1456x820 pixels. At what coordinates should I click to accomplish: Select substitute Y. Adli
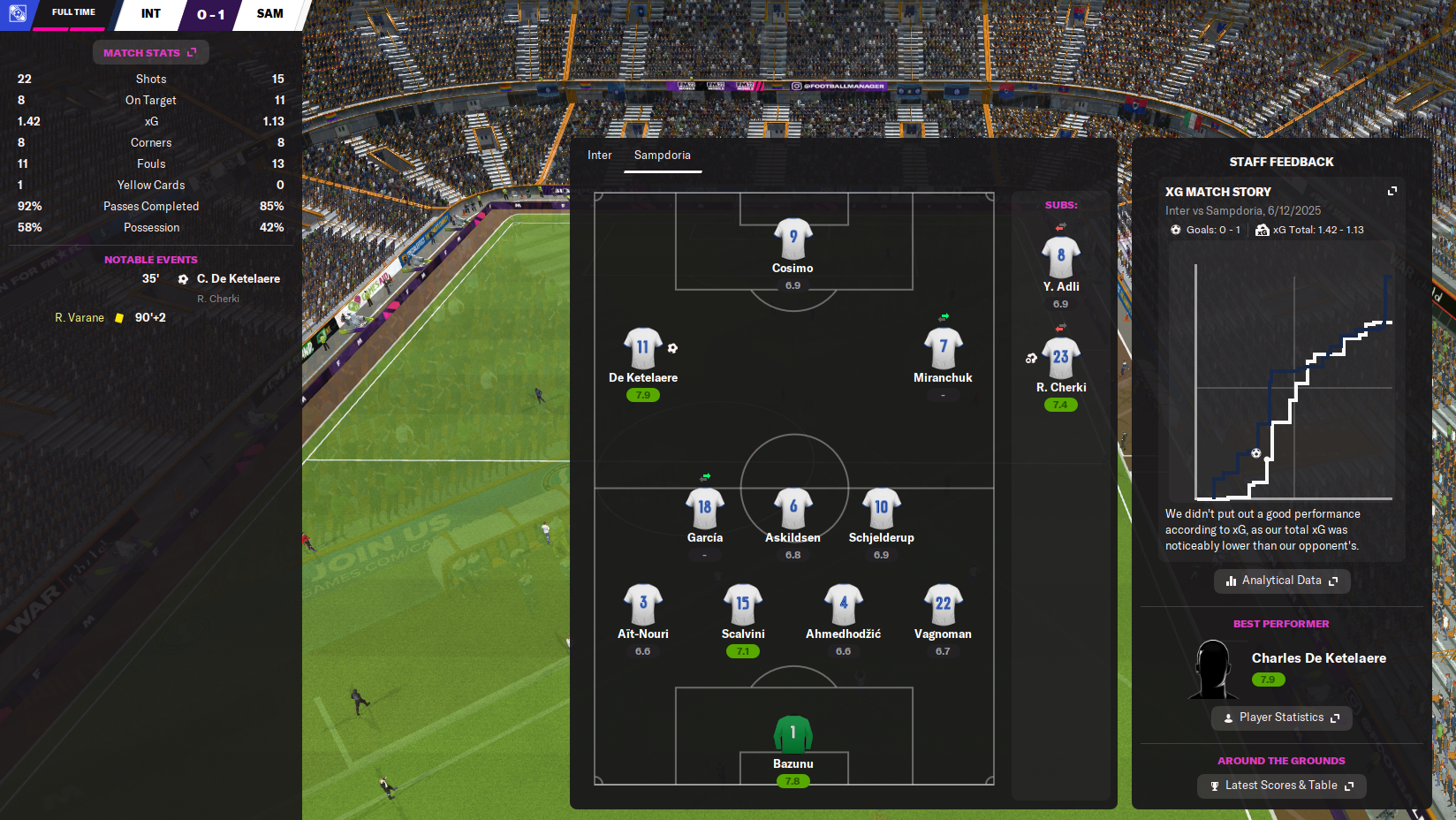(x=1060, y=258)
